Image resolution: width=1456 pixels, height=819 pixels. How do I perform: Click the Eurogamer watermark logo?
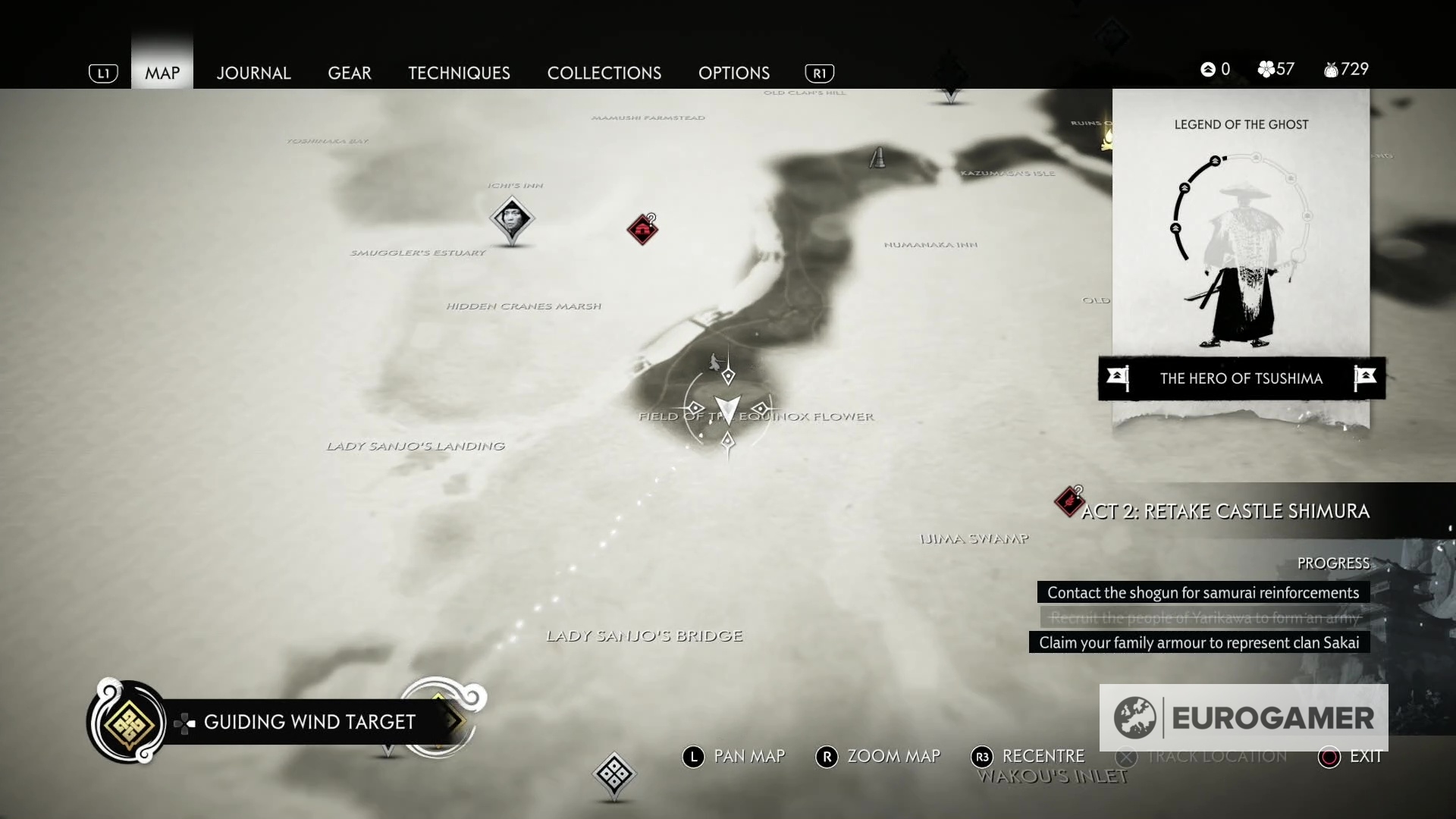pos(1244,717)
